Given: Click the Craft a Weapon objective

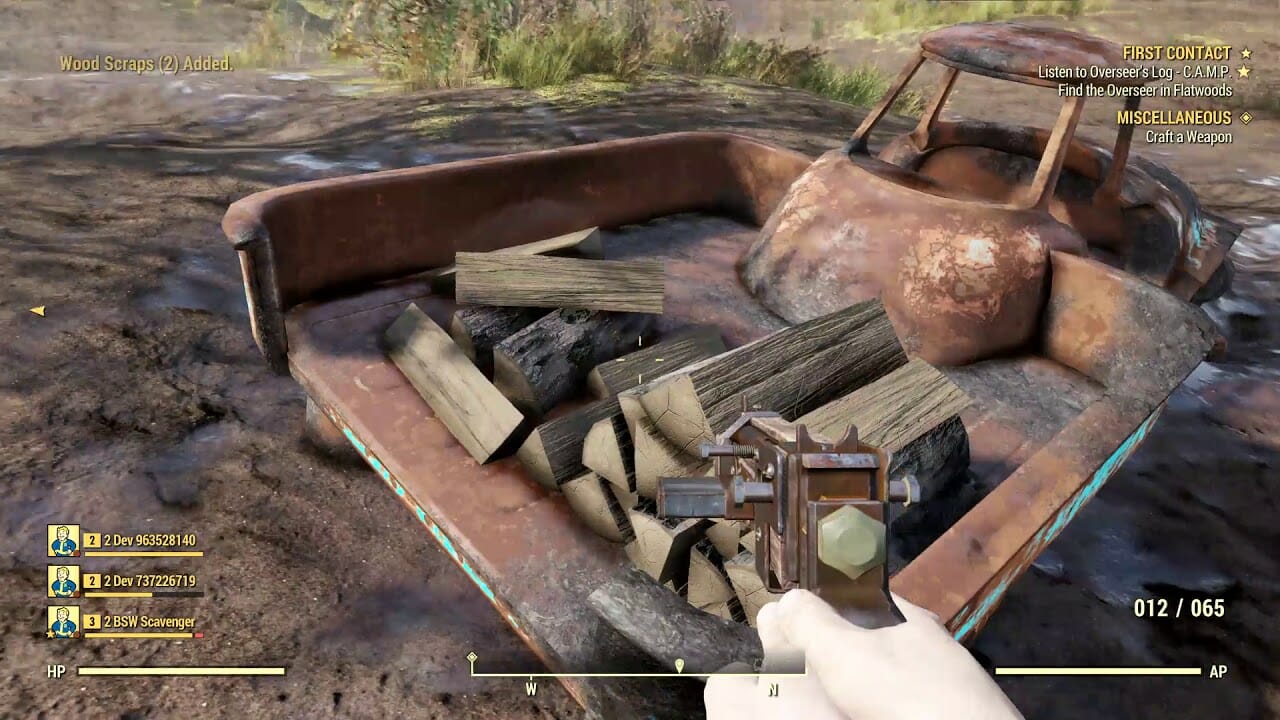Looking at the screenshot, I should pyautogui.click(x=1188, y=137).
